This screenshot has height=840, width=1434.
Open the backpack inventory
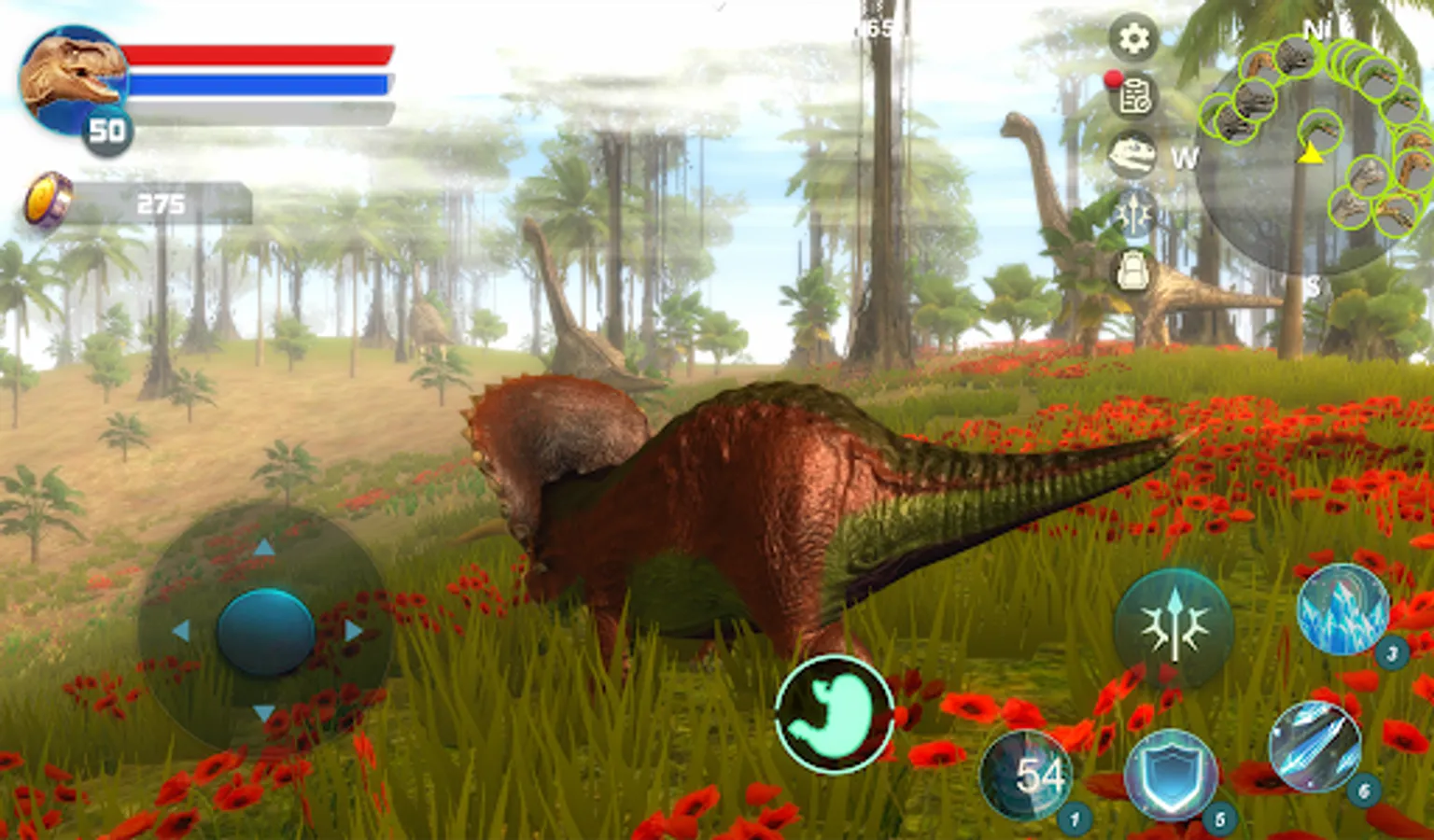coord(1133,271)
